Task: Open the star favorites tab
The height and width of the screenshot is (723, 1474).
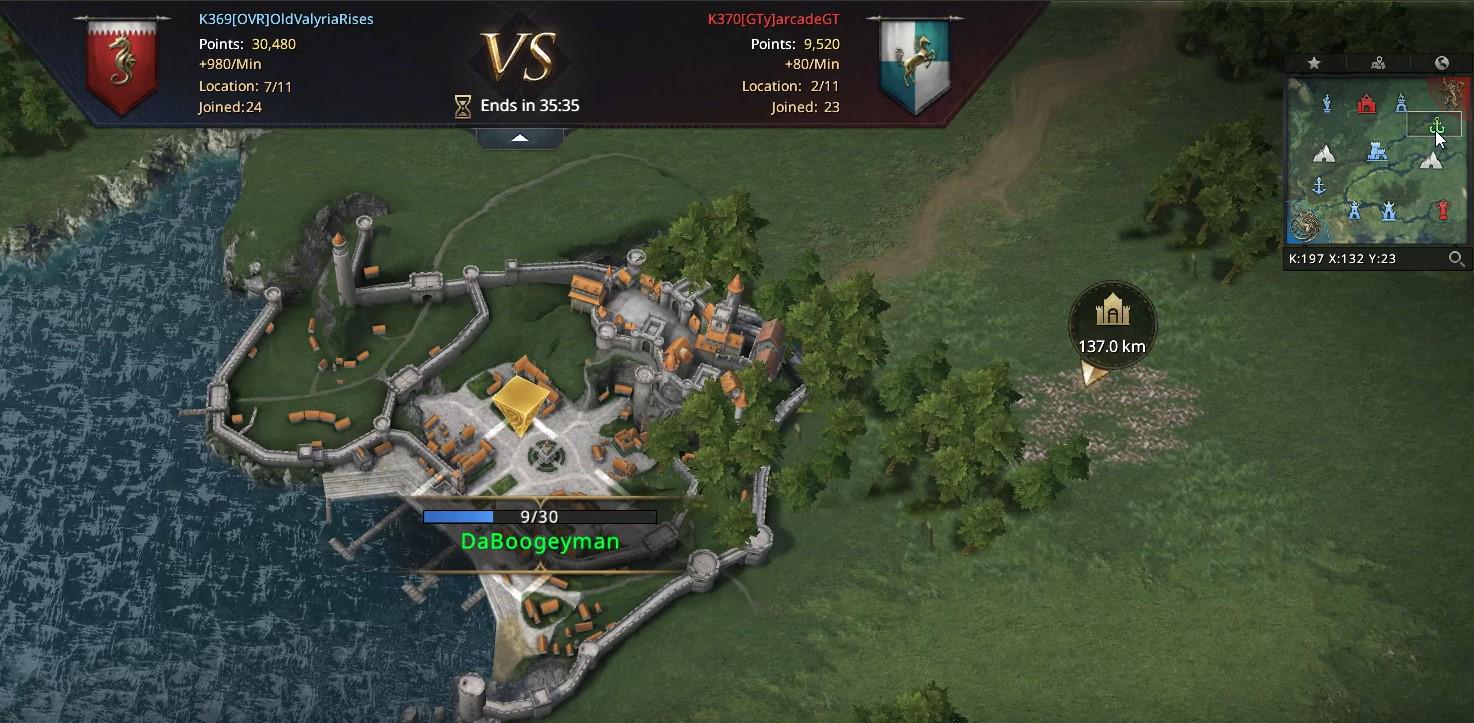Action: point(1314,63)
